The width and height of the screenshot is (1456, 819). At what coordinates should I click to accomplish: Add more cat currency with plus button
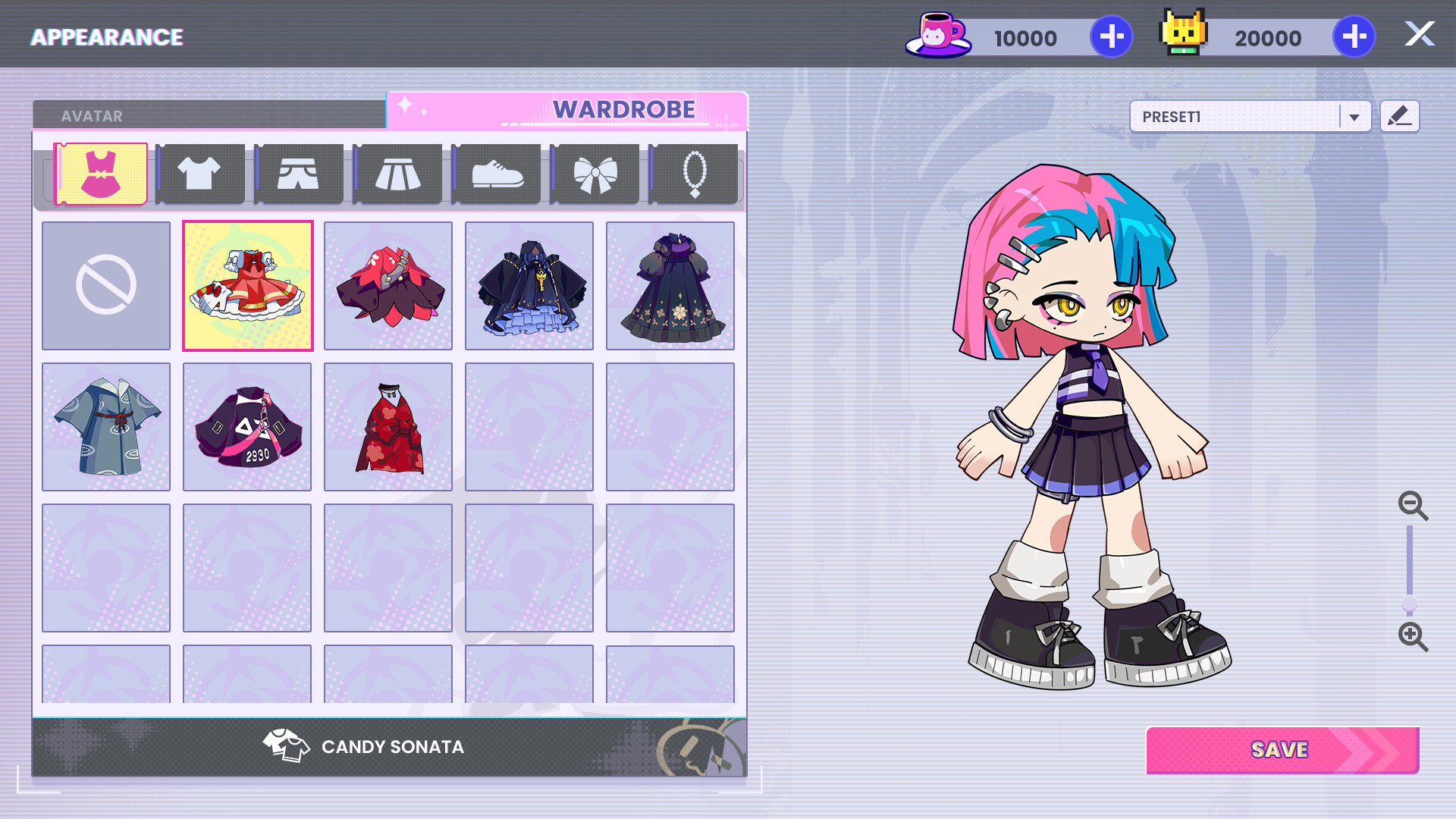tap(1355, 36)
